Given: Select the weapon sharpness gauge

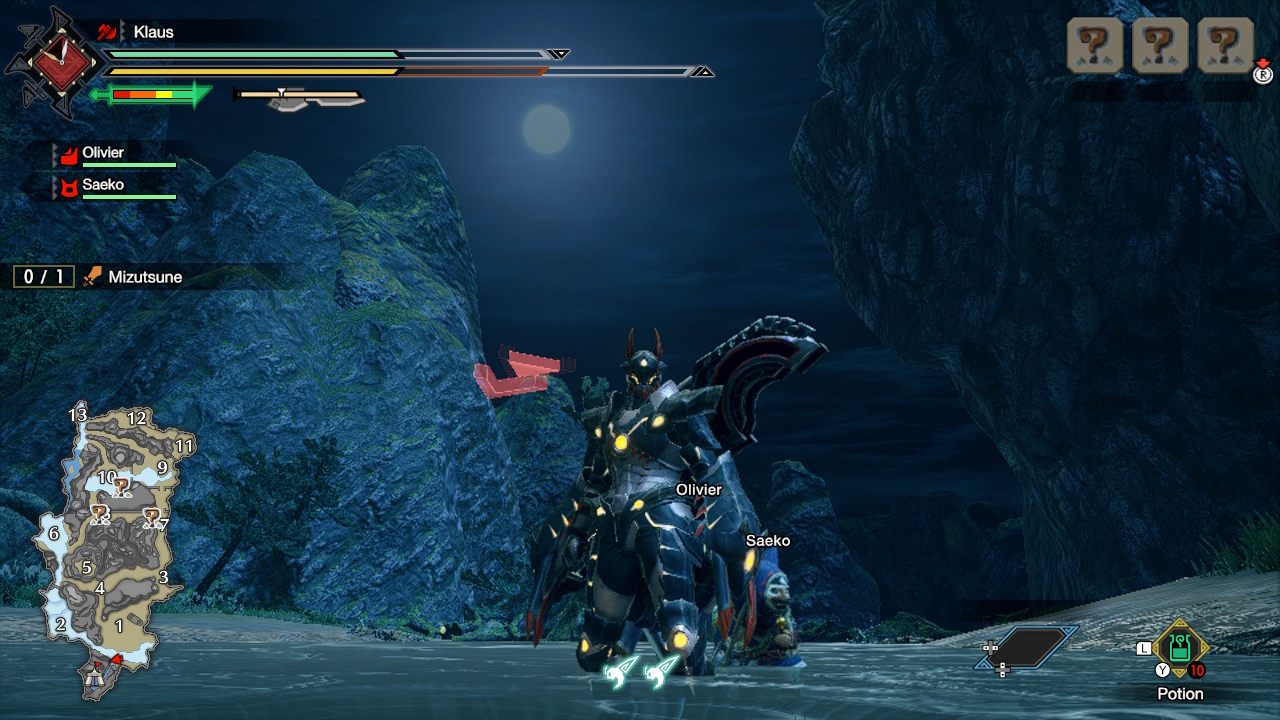Looking at the screenshot, I should click(150, 95).
